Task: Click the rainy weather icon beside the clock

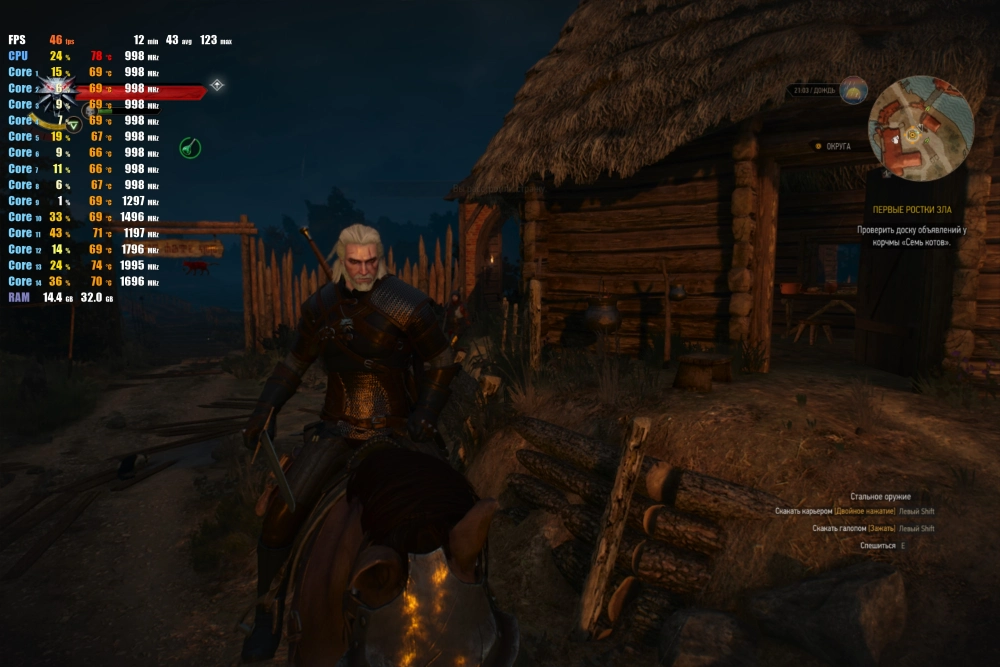Action: pos(854,91)
